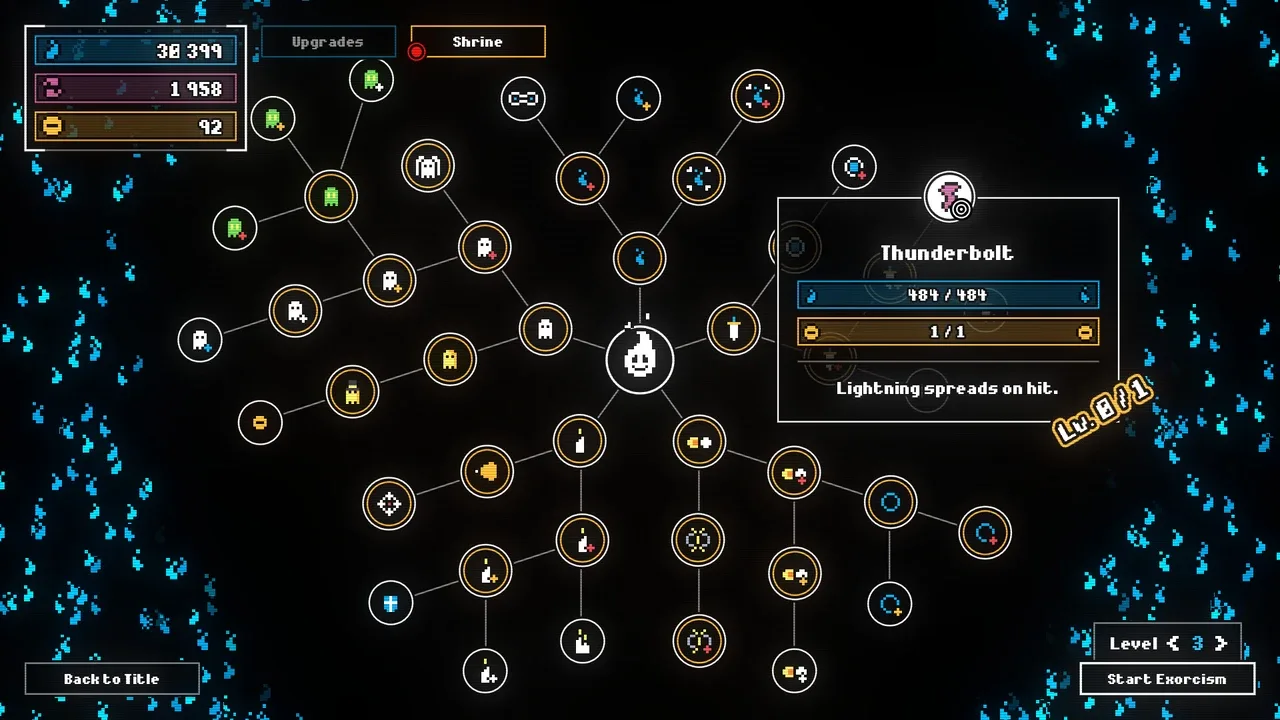Select the gold coin upgrade node

[x=260, y=422]
